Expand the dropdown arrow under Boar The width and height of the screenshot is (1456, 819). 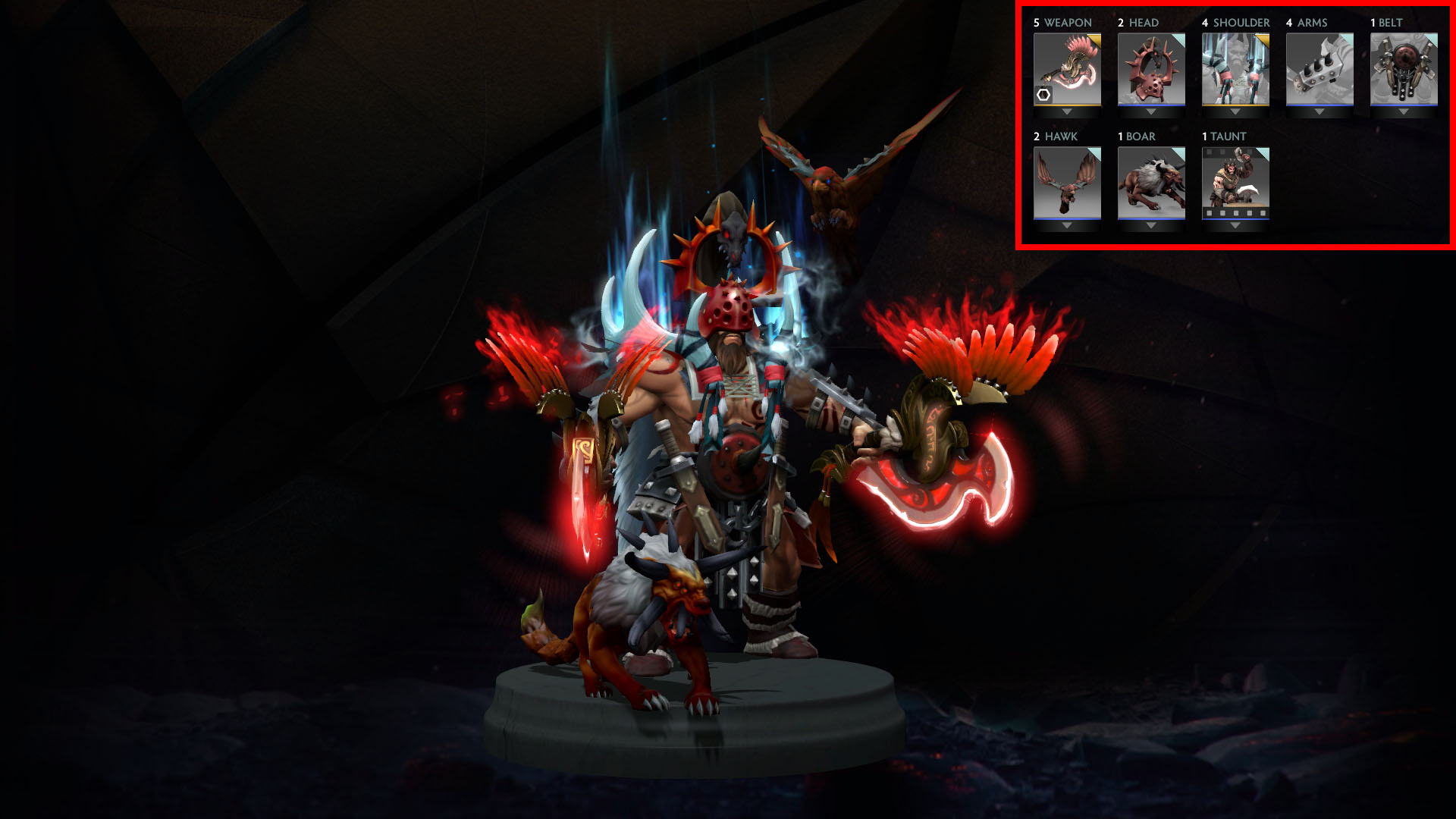[x=1151, y=226]
